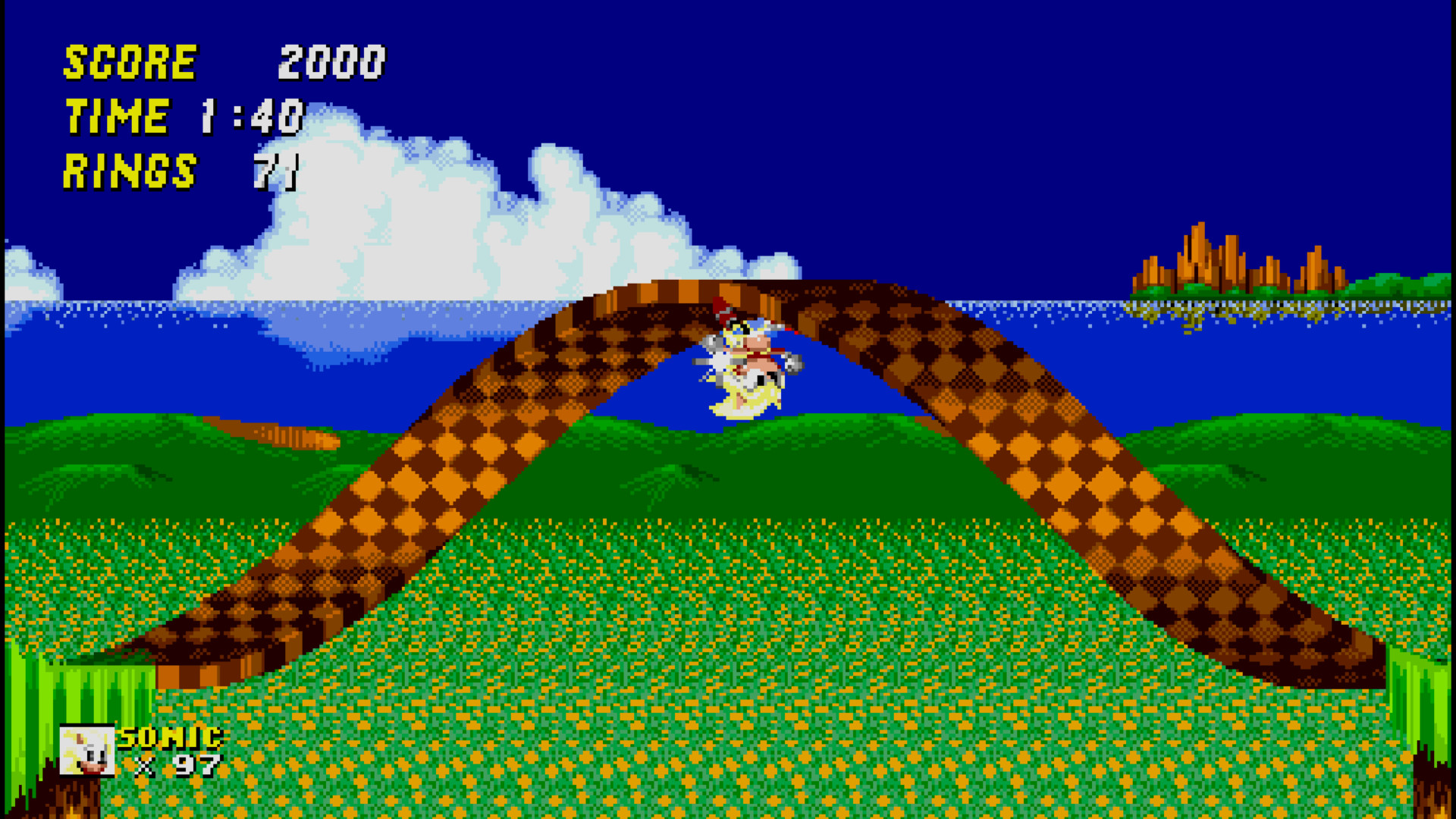The height and width of the screenshot is (819, 1456).
Task: Click the ring counter showing 71
Action: [x=277, y=173]
